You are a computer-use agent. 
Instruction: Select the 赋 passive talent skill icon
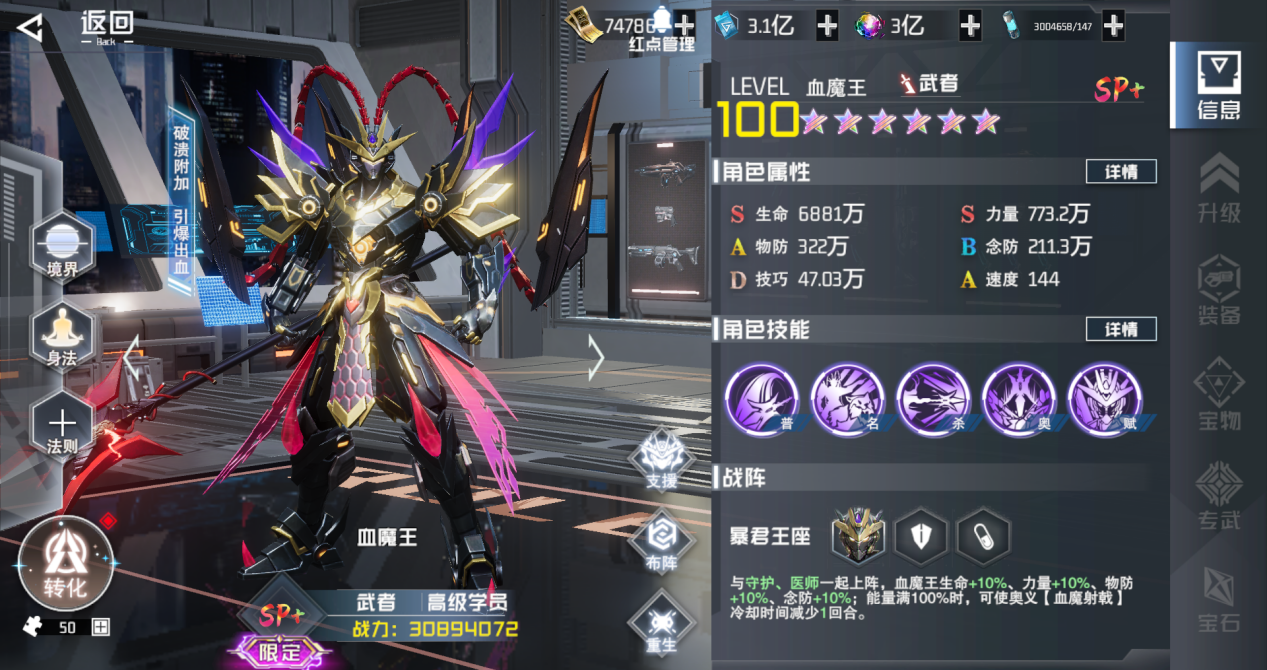(x=1105, y=399)
